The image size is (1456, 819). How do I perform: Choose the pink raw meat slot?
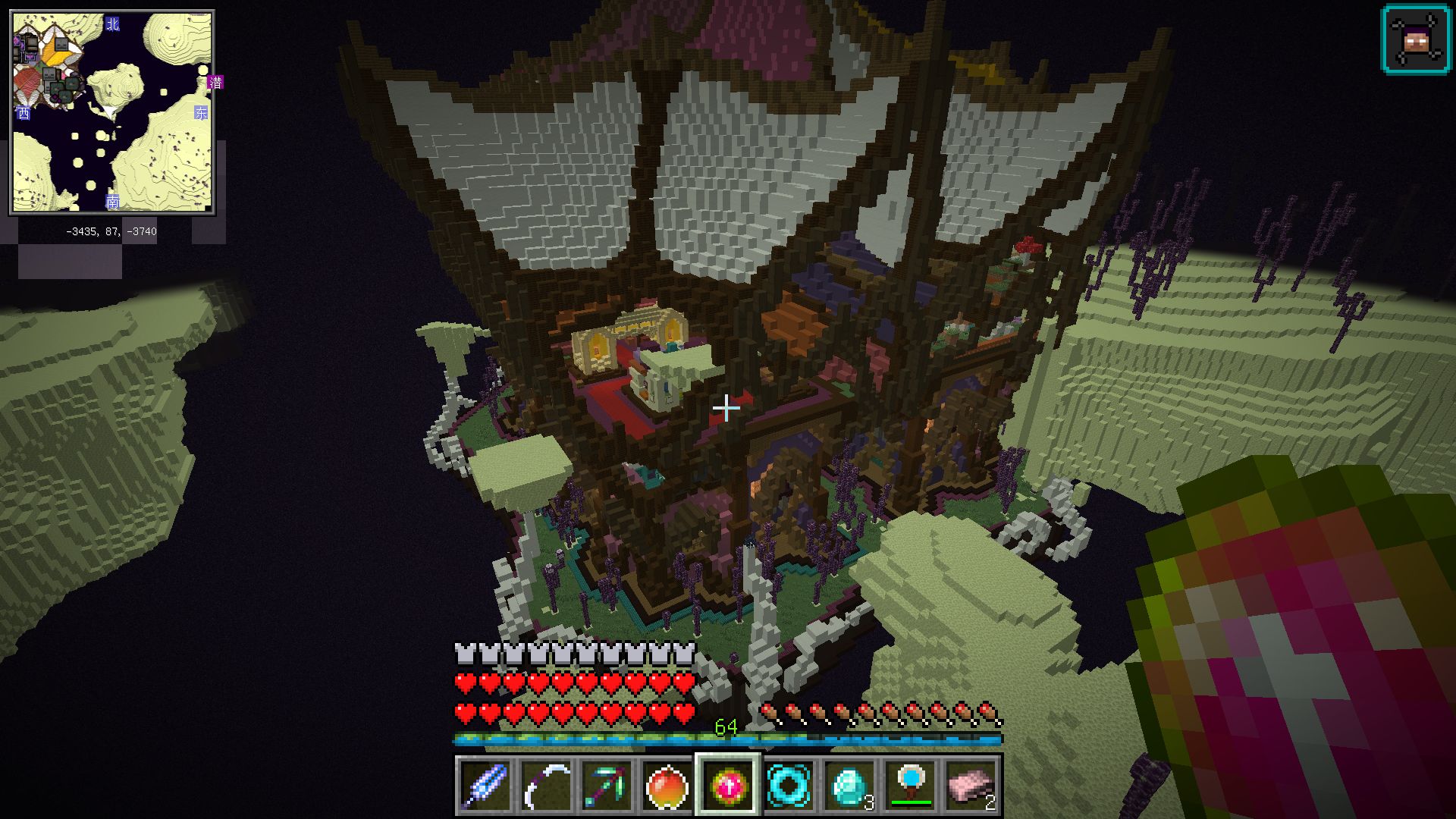971,786
